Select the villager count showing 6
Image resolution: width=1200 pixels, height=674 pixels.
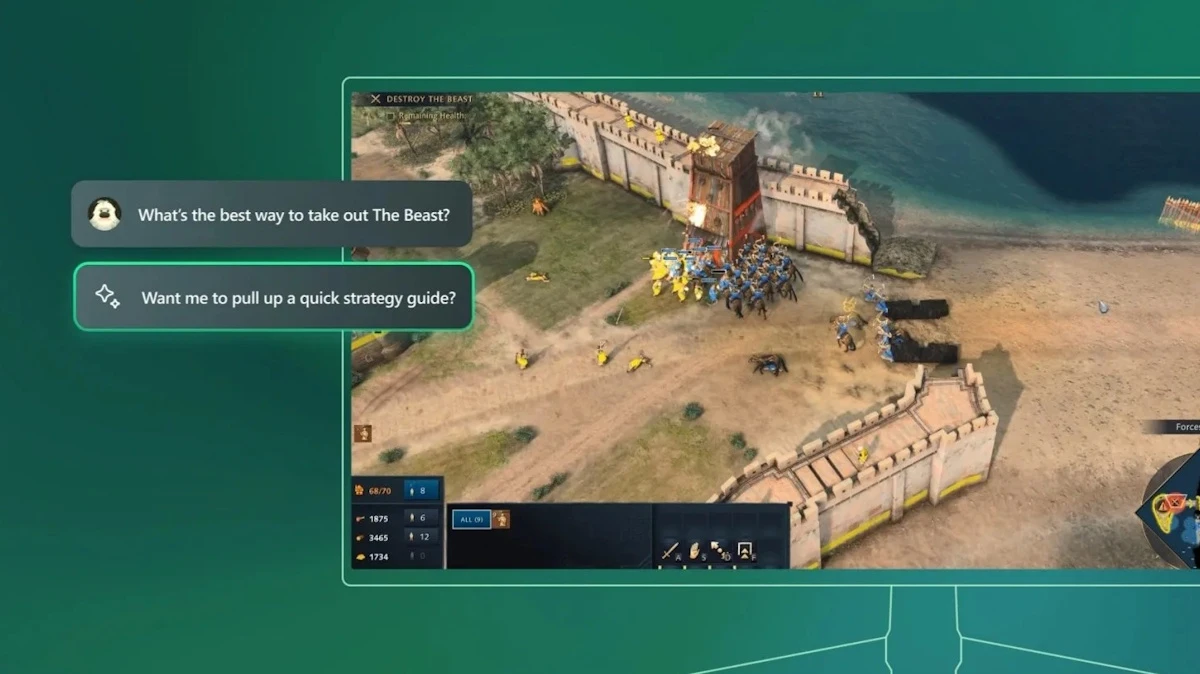point(422,518)
